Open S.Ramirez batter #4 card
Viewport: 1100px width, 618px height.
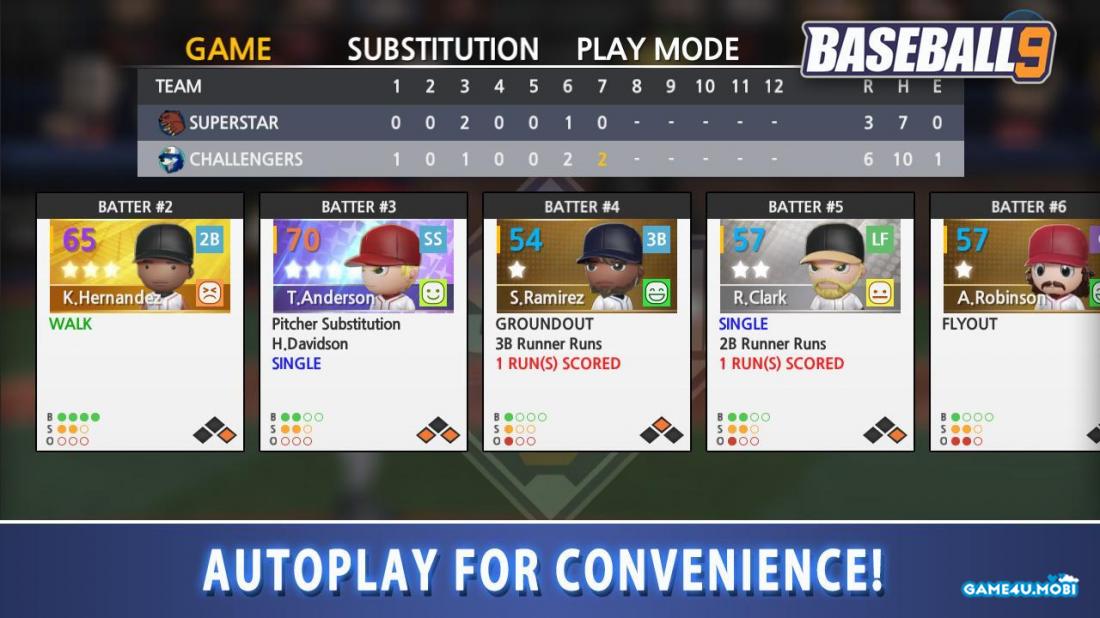pyautogui.click(x=587, y=321)
